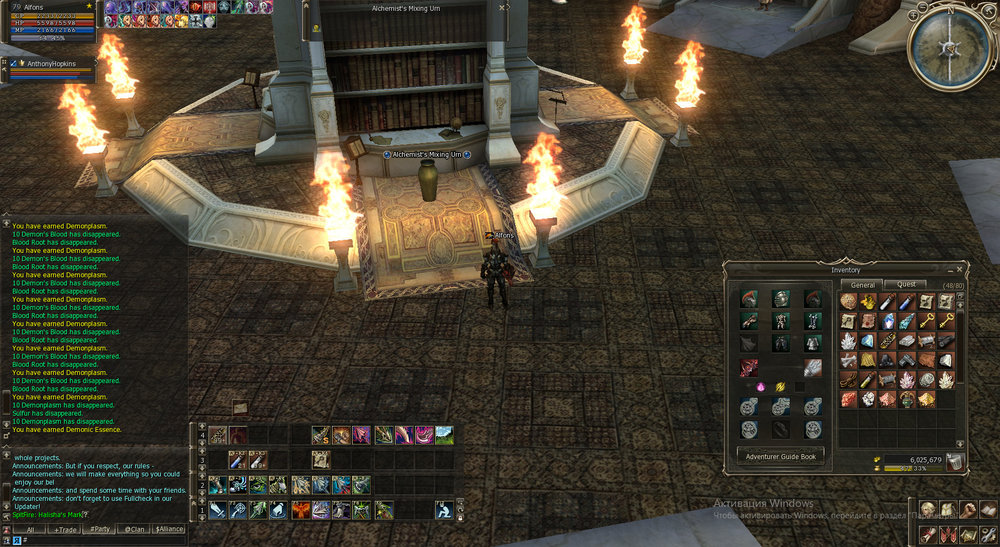Screen dimensions: 1000x547
Task: Use the sitting pose action icon
Action: click(x=444, y=510)
